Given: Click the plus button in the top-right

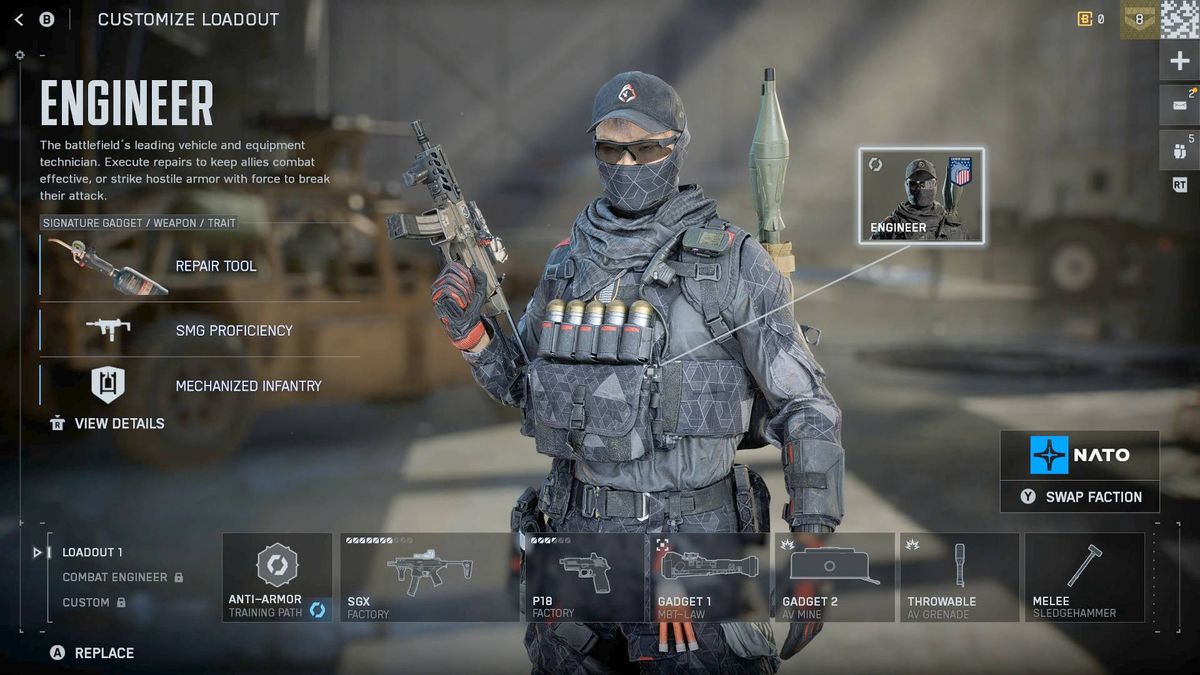Looking at the screenshot, I should point(1179,62).
